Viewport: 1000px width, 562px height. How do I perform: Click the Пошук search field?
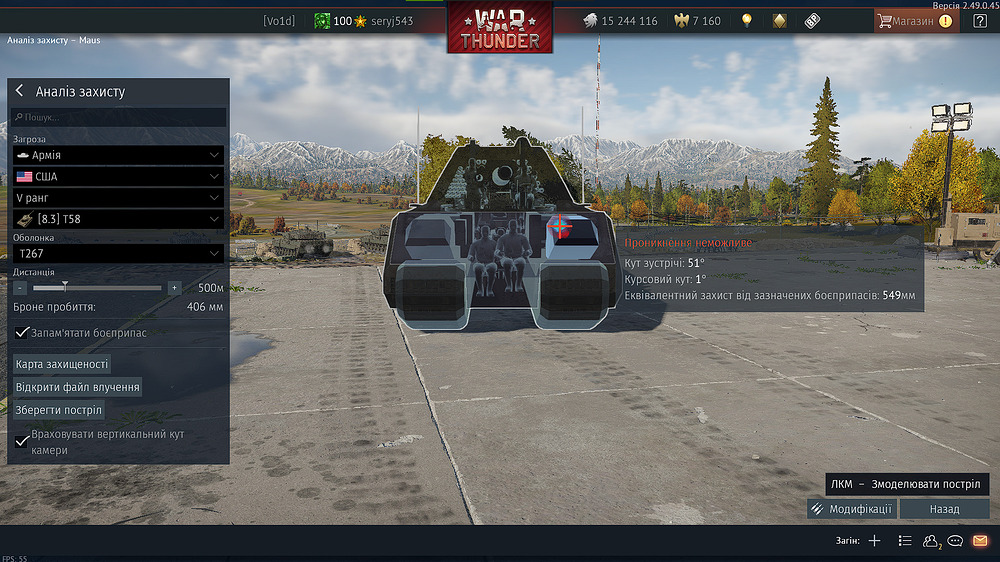point(120,117)
